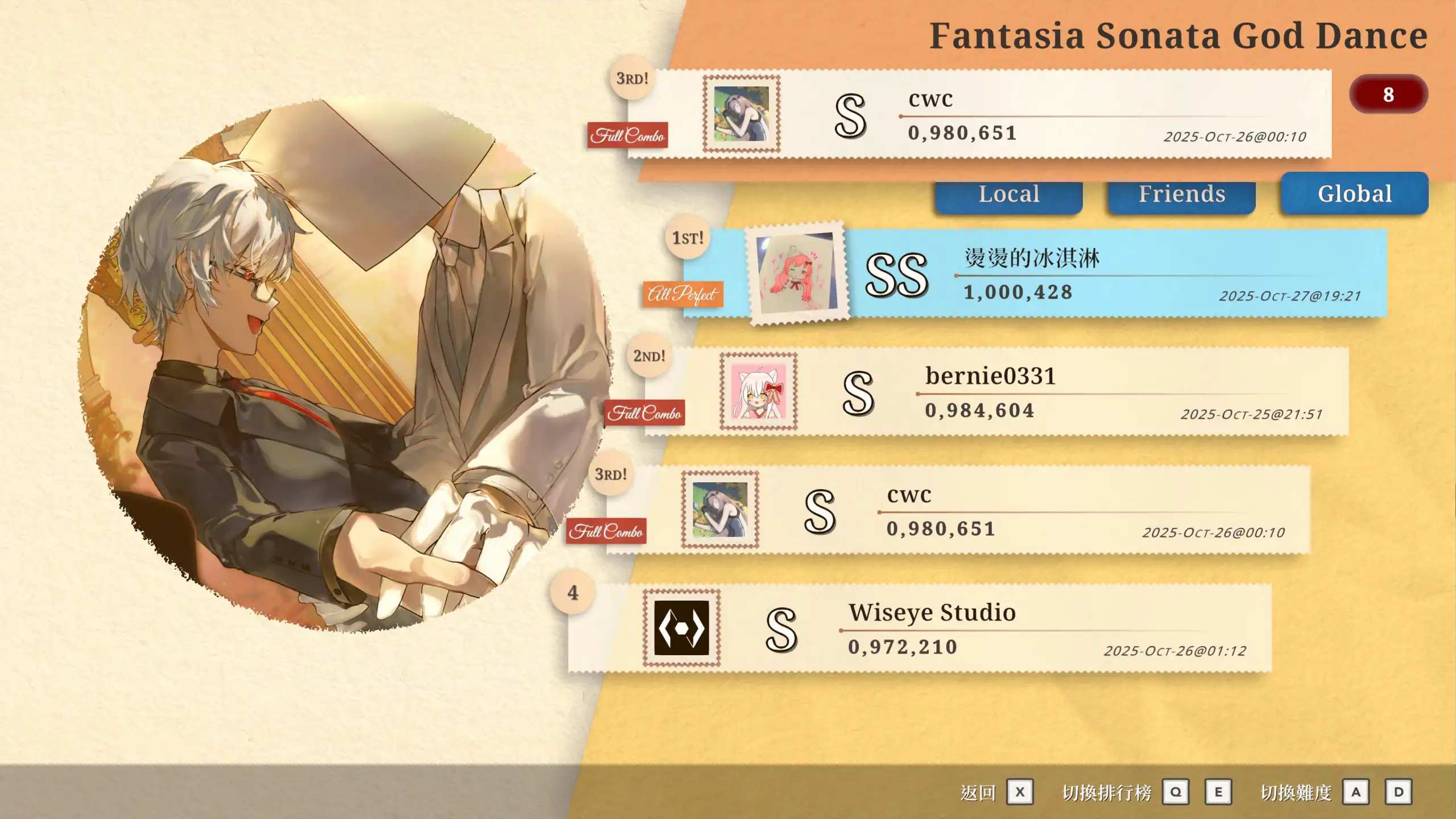Switch to the Local leaderboard tab

pyautogui.click(x=1008, y=195)
